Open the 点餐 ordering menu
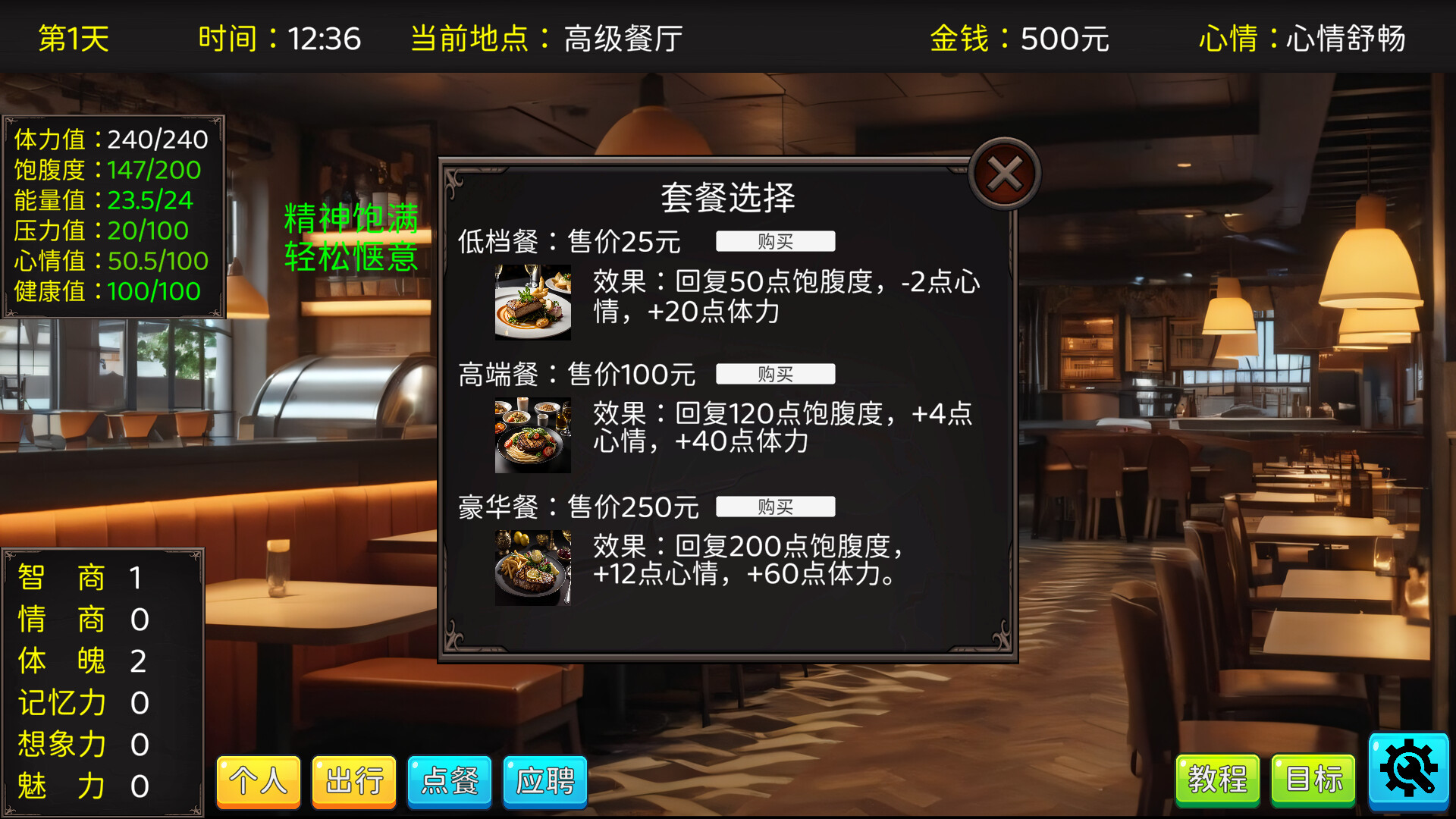1456x819 pixels. pos(449,782)
